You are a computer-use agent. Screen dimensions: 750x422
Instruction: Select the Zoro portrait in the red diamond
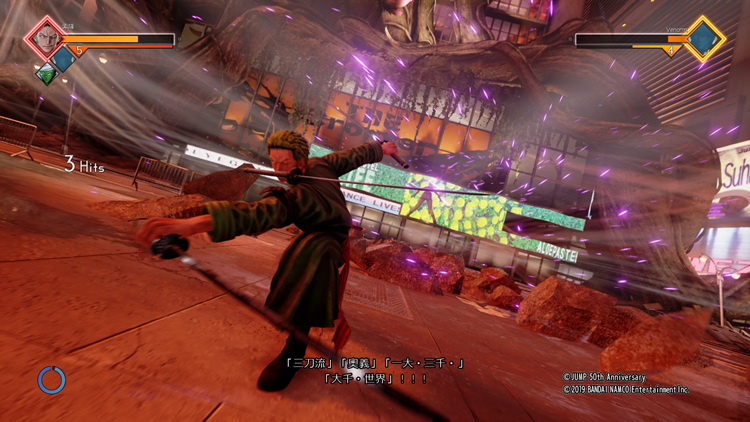point(43,39)
